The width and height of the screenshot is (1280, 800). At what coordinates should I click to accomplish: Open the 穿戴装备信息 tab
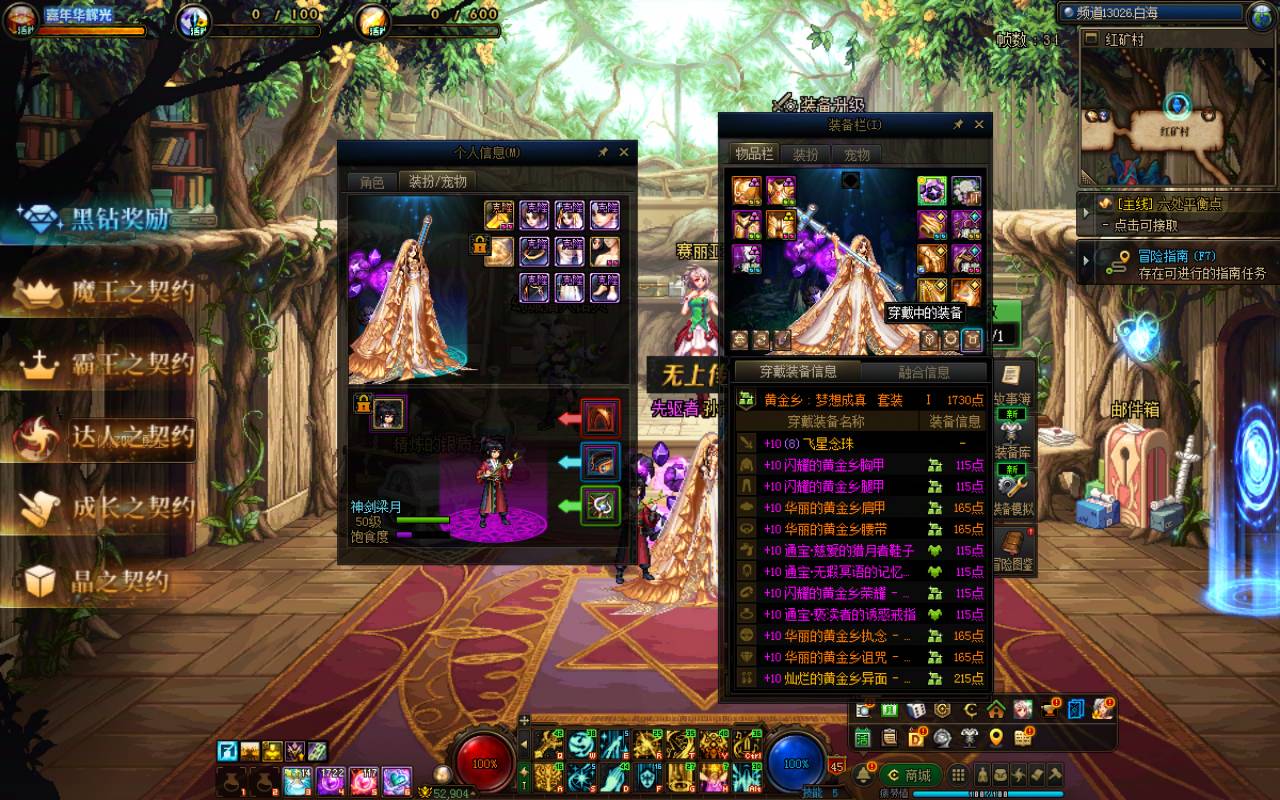[x=798, y=372]
